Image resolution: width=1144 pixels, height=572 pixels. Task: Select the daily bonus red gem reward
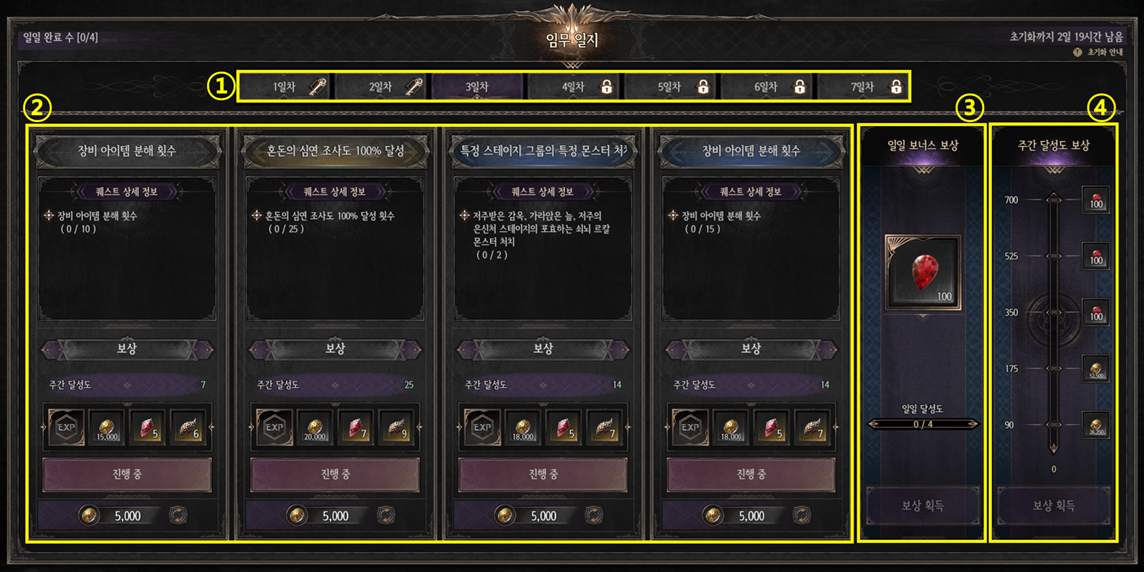pyautogui.click(x=922, y=272)
